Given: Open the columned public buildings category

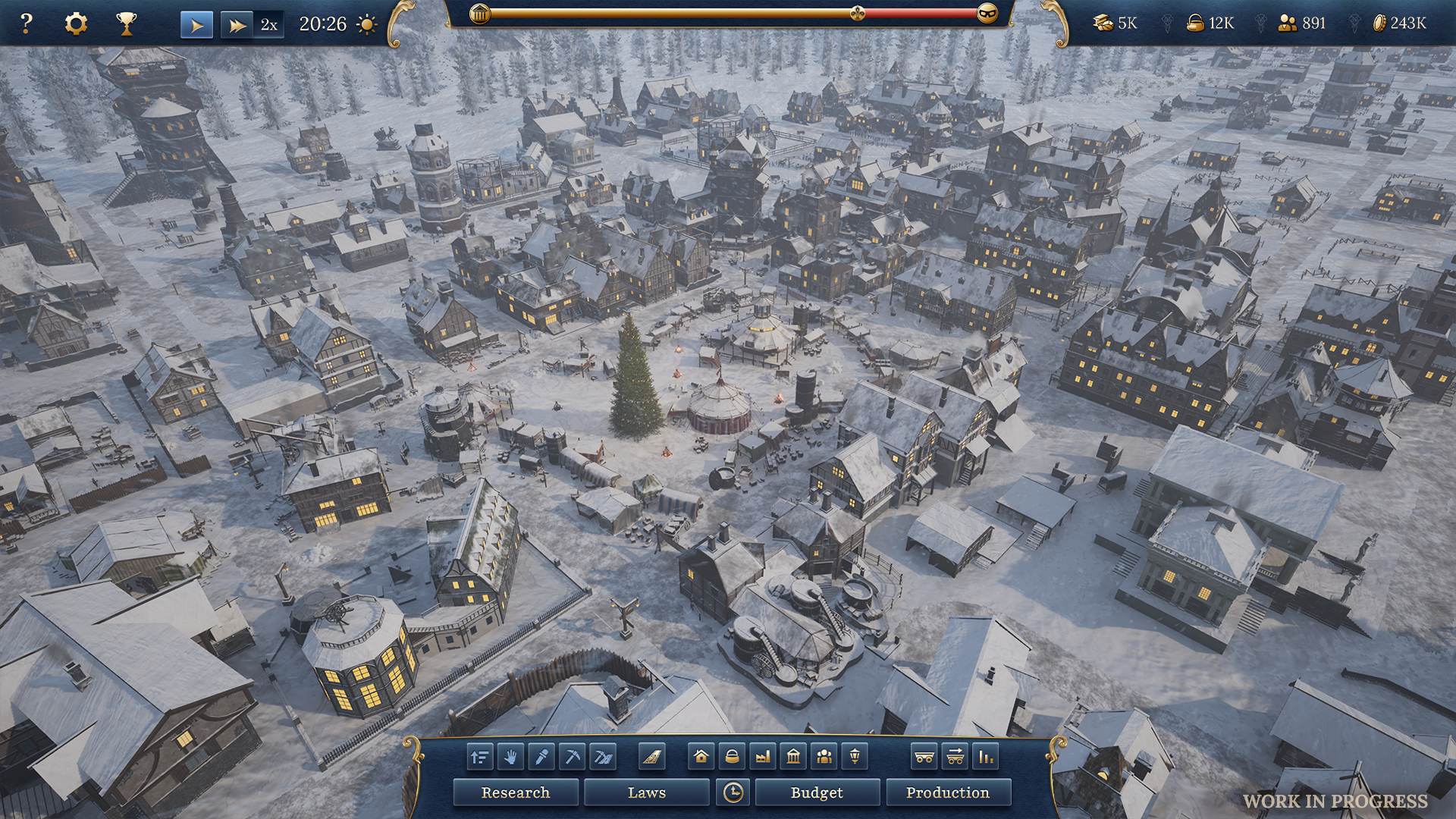Looking at the screenshot, I should (x=793, y=757).
